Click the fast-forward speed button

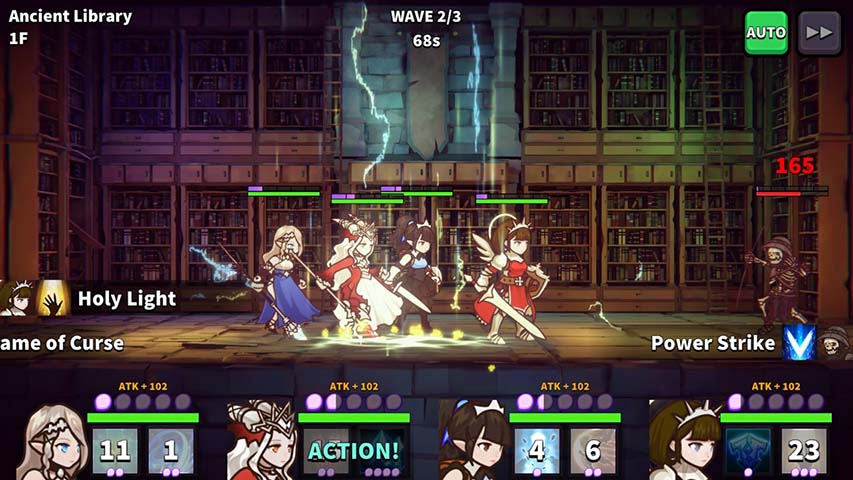click(819, 33)
